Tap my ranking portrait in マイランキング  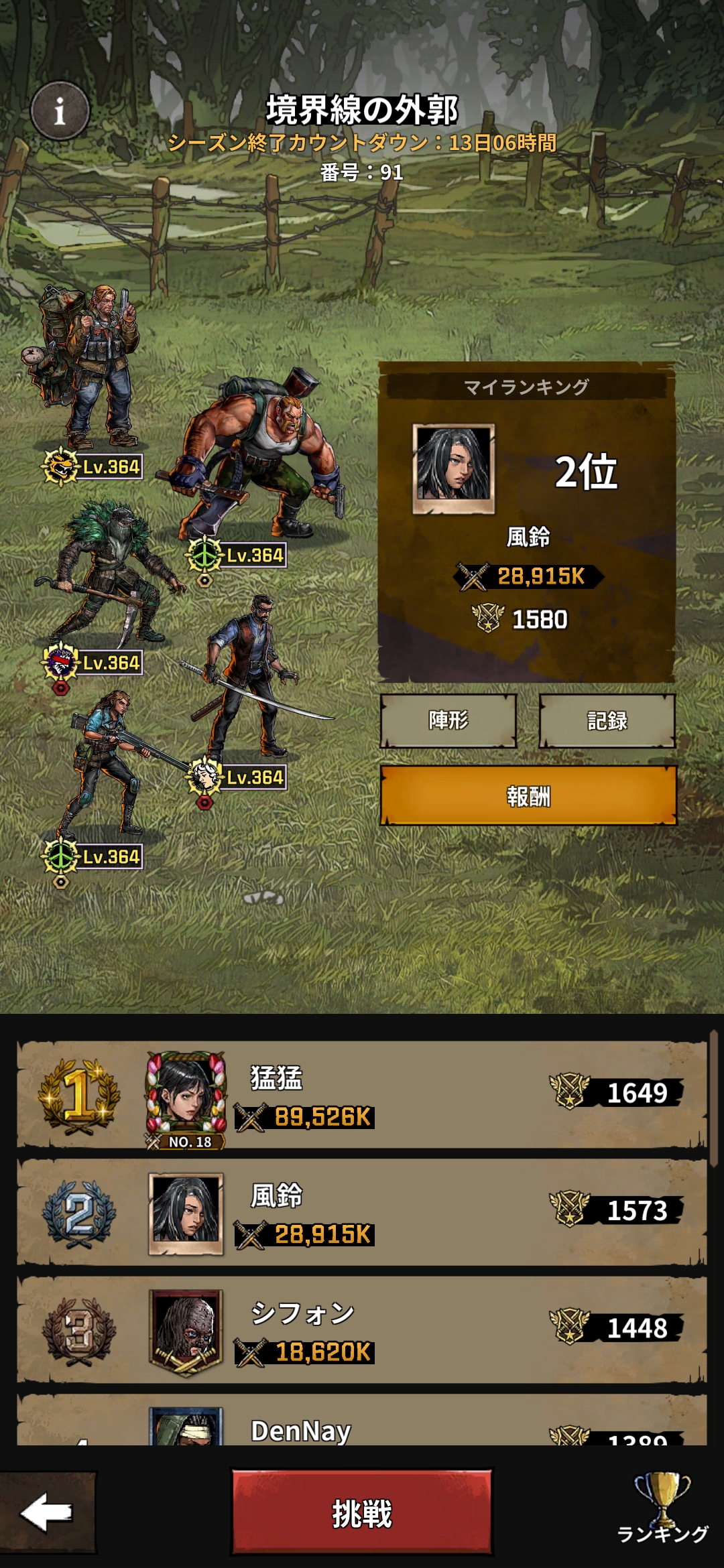point(453,468)
